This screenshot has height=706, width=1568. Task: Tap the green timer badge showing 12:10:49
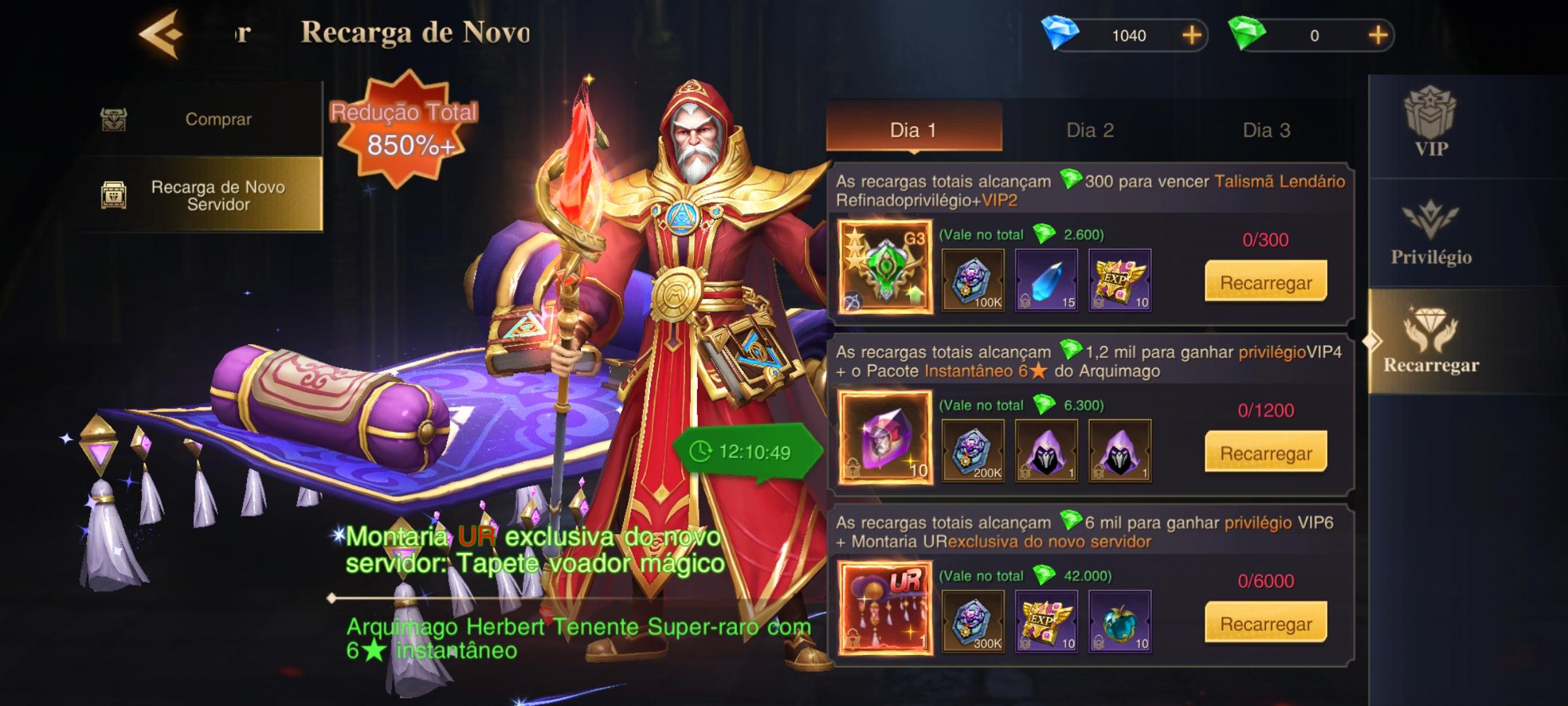click(747, 450)
